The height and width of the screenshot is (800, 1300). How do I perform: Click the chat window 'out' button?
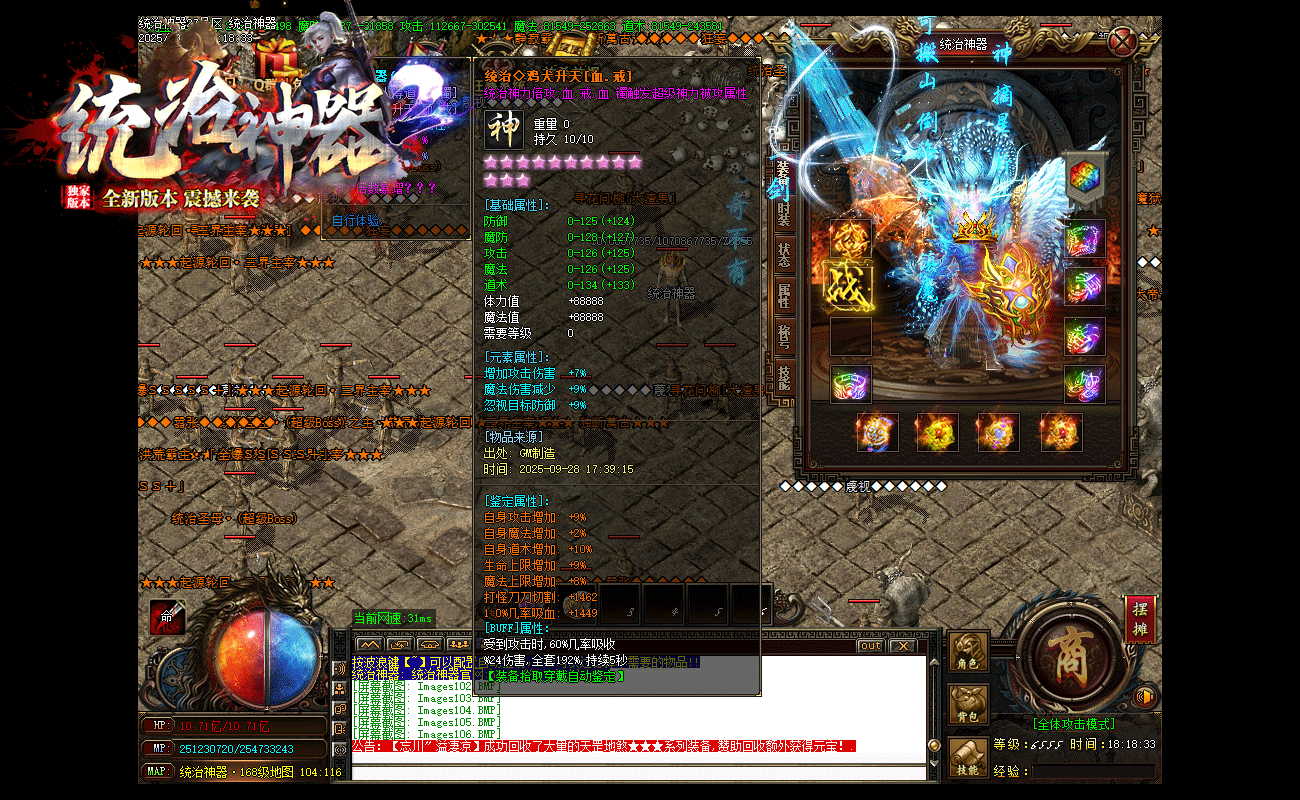pyautogui.click(x=870, y=646)
